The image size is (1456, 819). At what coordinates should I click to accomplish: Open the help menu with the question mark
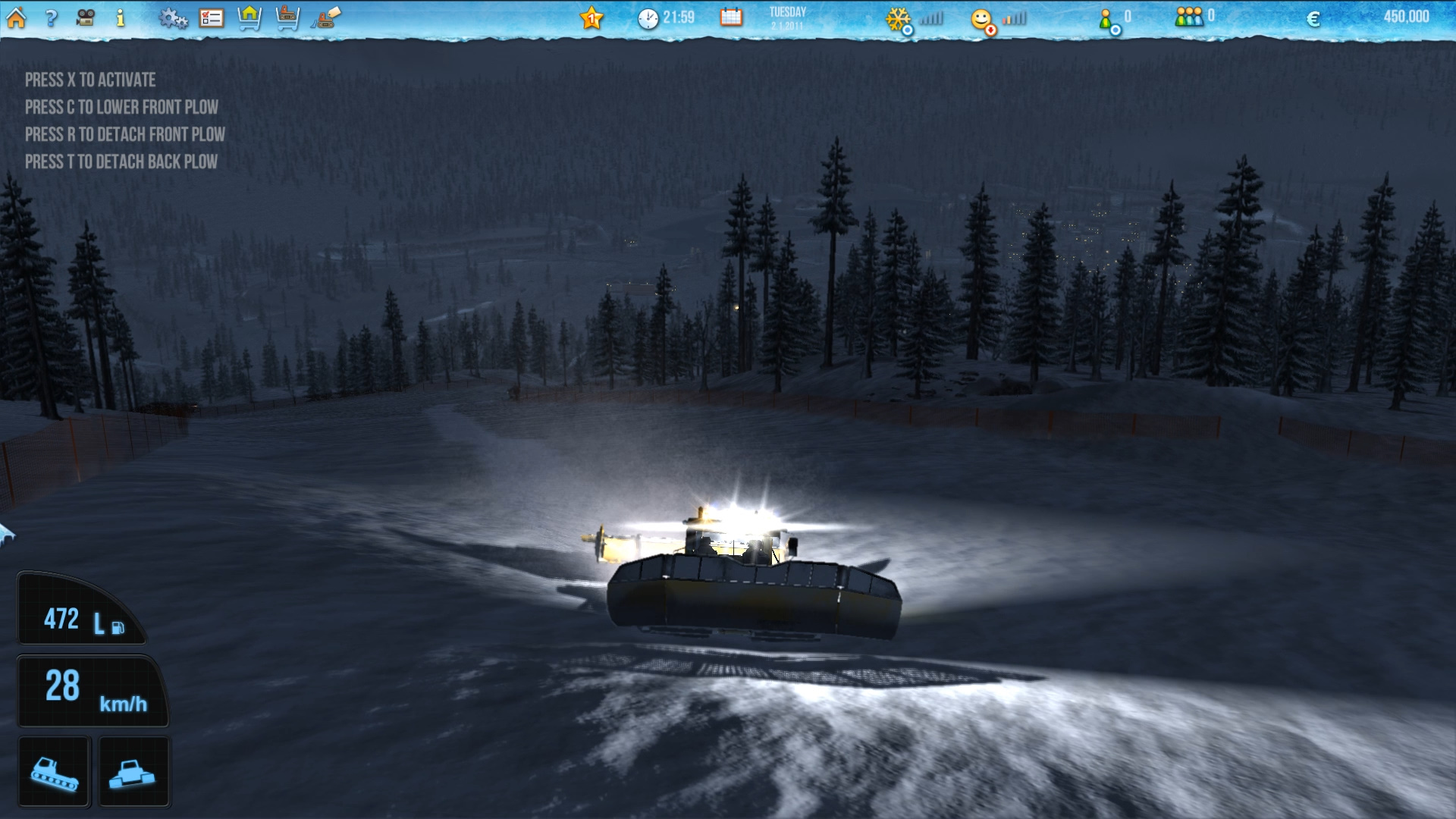pos(50,16)
